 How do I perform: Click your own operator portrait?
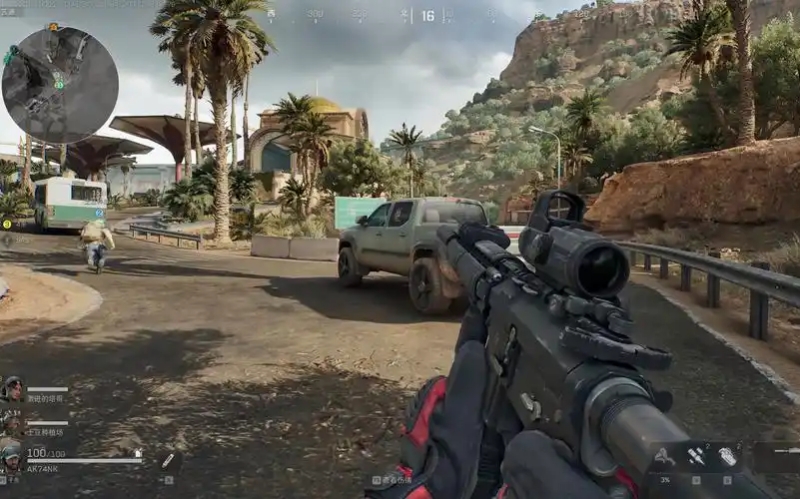(x=12, y=458)
